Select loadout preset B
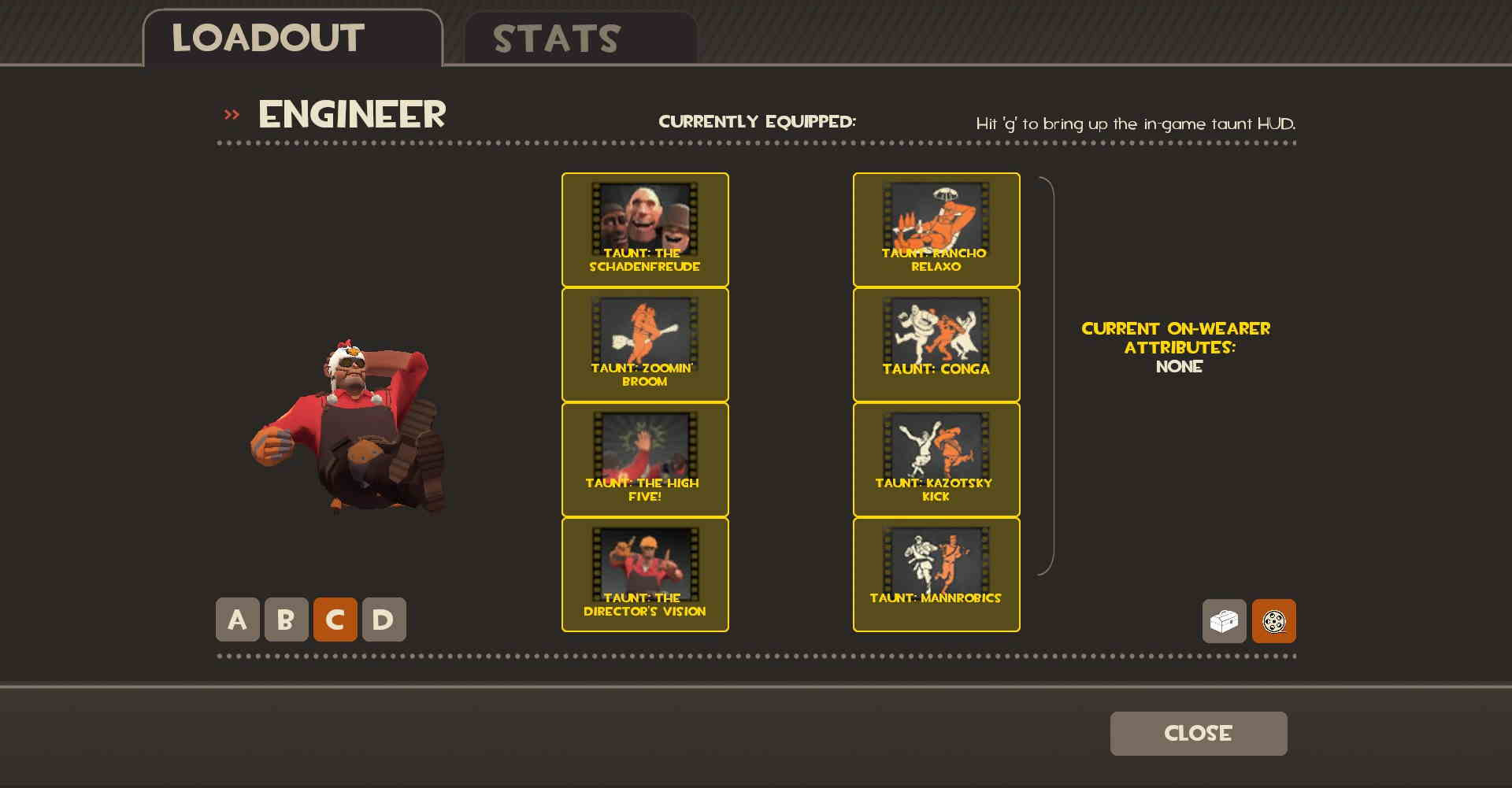This screenshot has width=1512, height=788. pyautogui.click(x=287, y=619)
